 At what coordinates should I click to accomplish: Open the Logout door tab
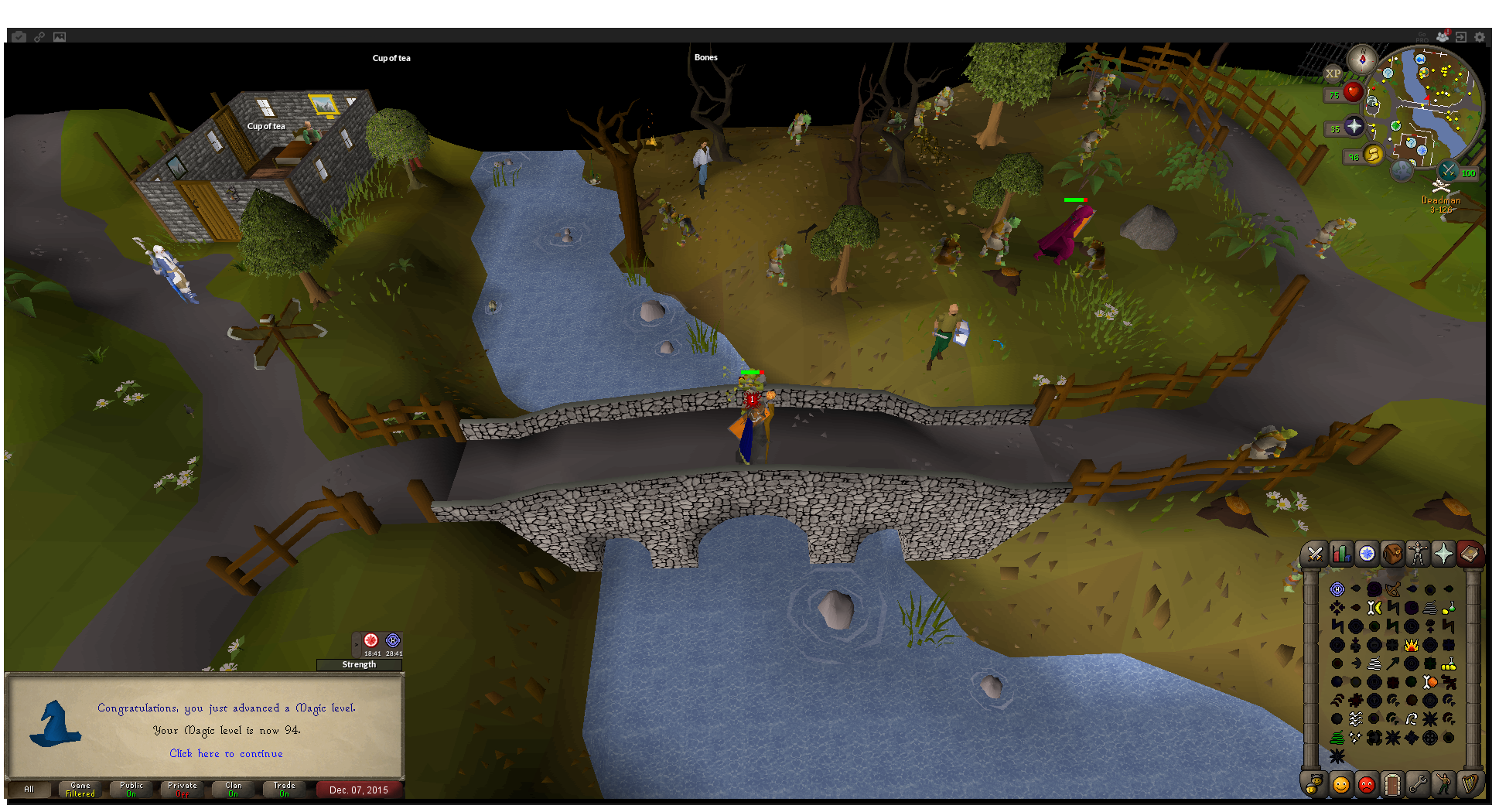pos(1392,784)
